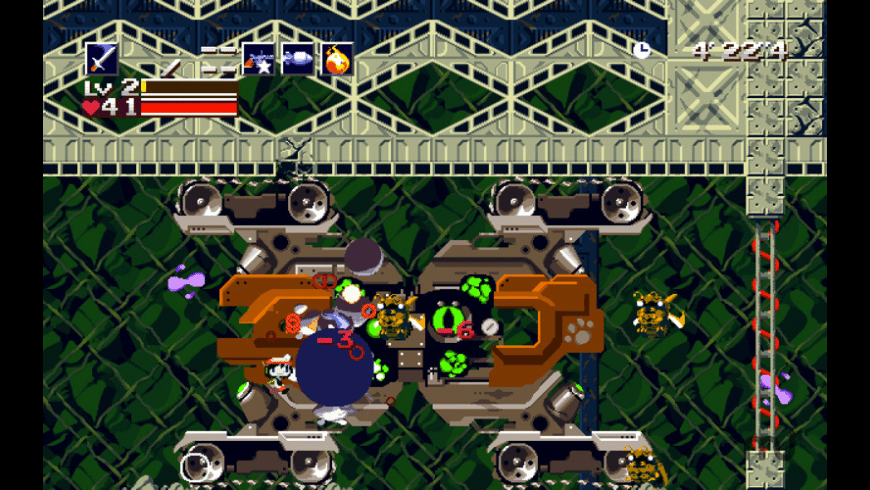Select the Blade sword weapon icon
The height and width of the screenshot is (490, 870).
tap(101, 59)
